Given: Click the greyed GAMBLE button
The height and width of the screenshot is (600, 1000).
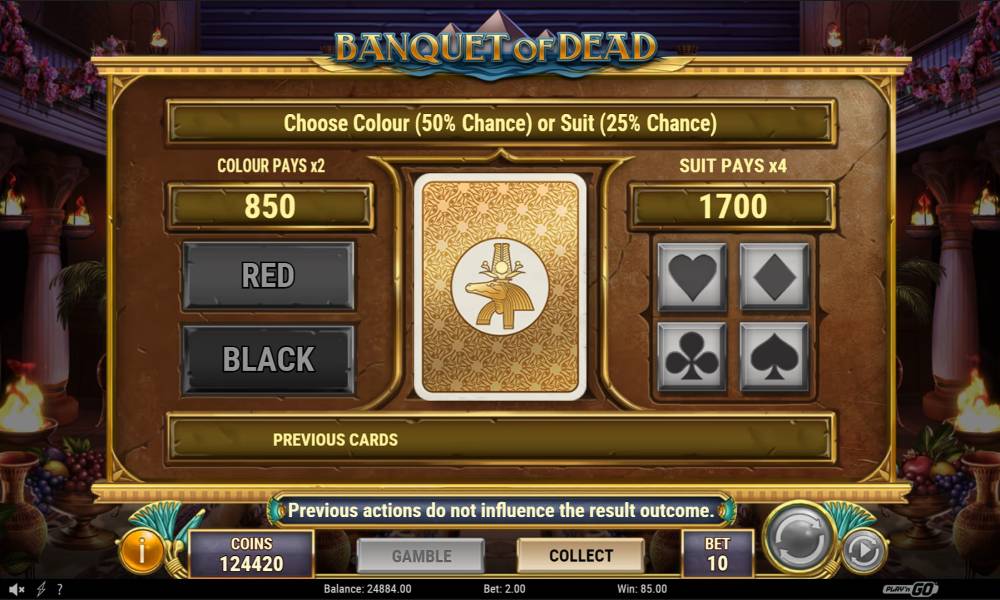Looking at the screenshot, I should coord(421,555).
